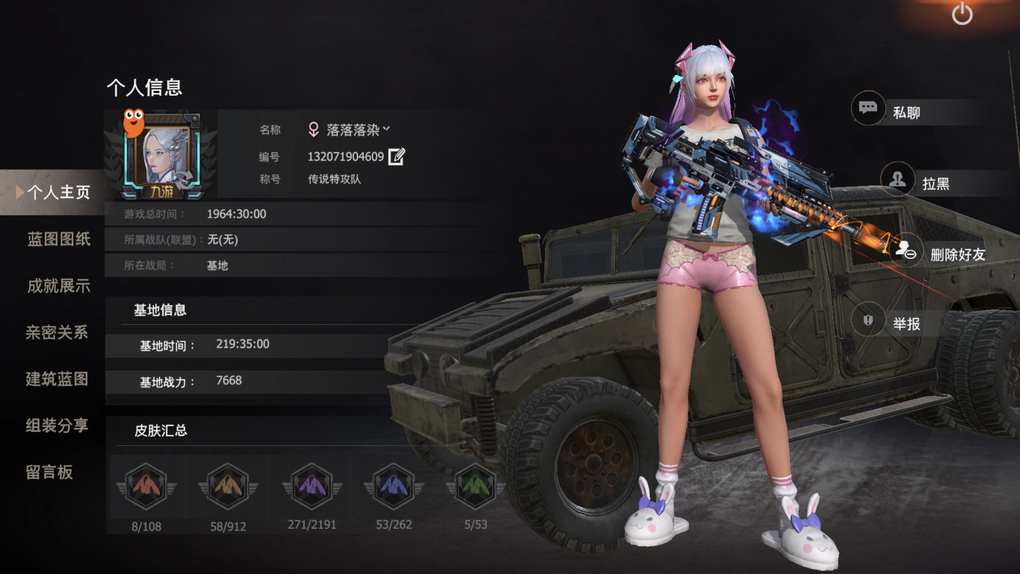Select the purple skin tier icon 271/2191

(312, 488)
